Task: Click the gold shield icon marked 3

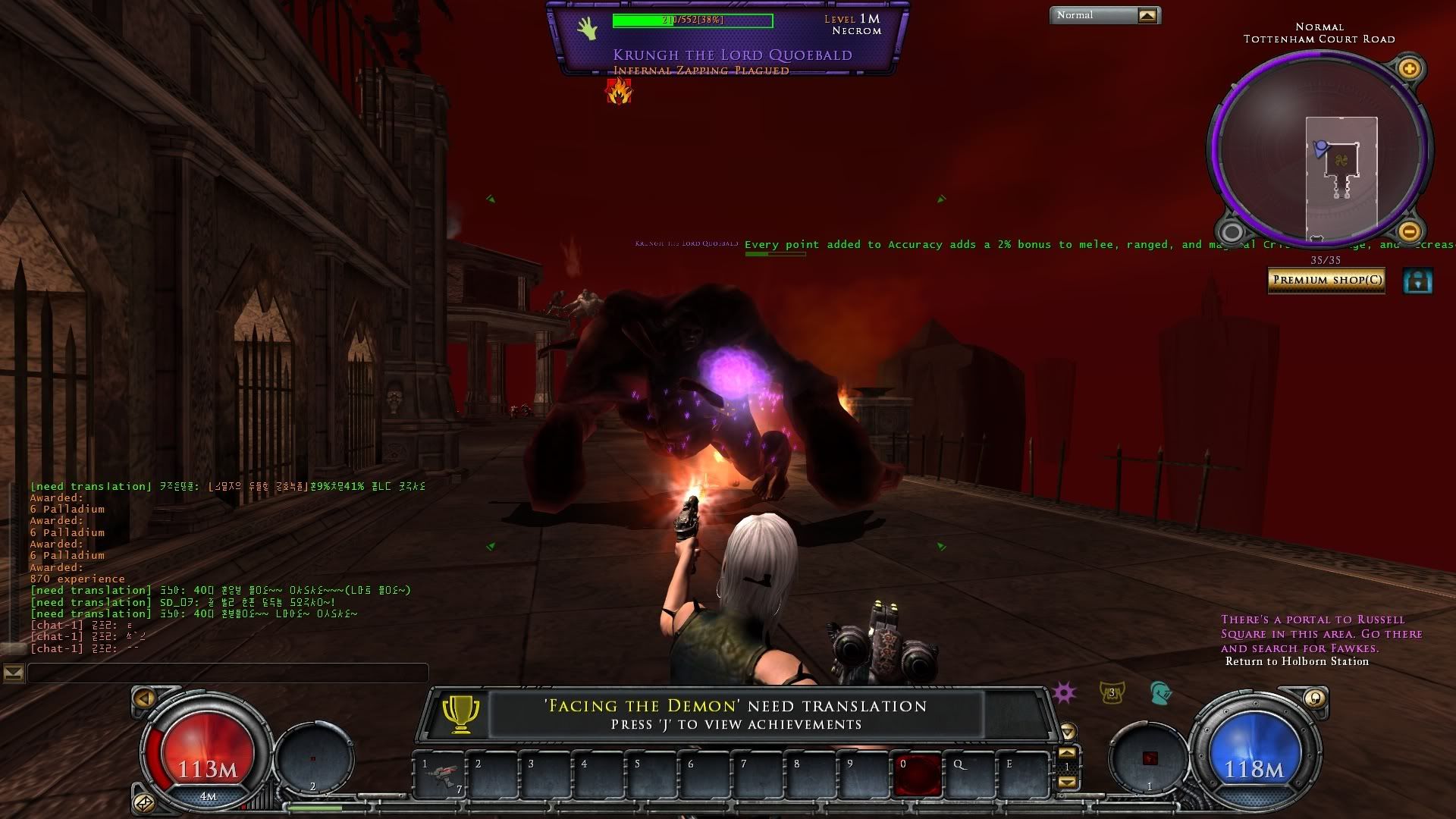Action: (1112, 692)
